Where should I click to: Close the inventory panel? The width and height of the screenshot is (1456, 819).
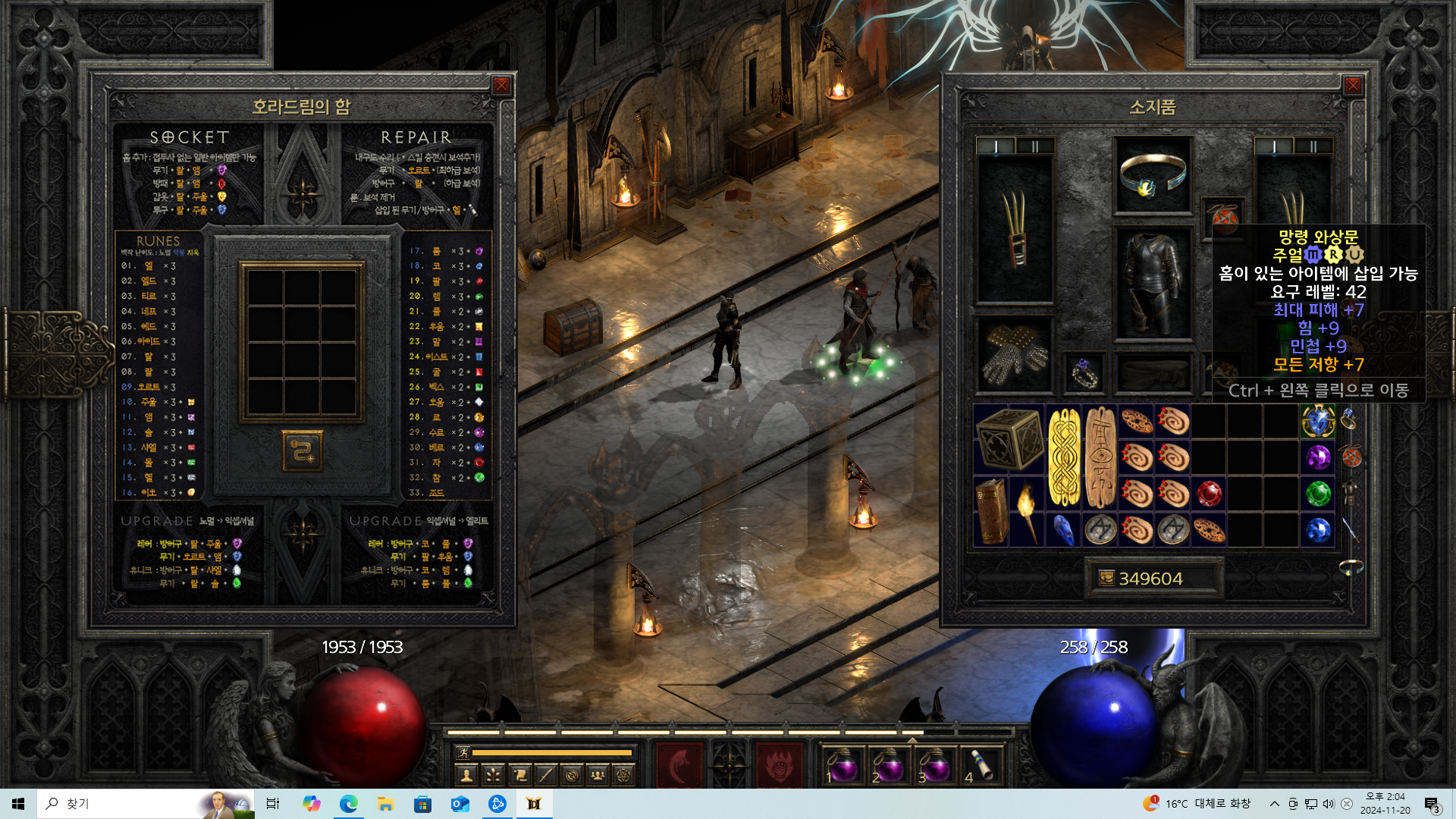coord(1353,86)
